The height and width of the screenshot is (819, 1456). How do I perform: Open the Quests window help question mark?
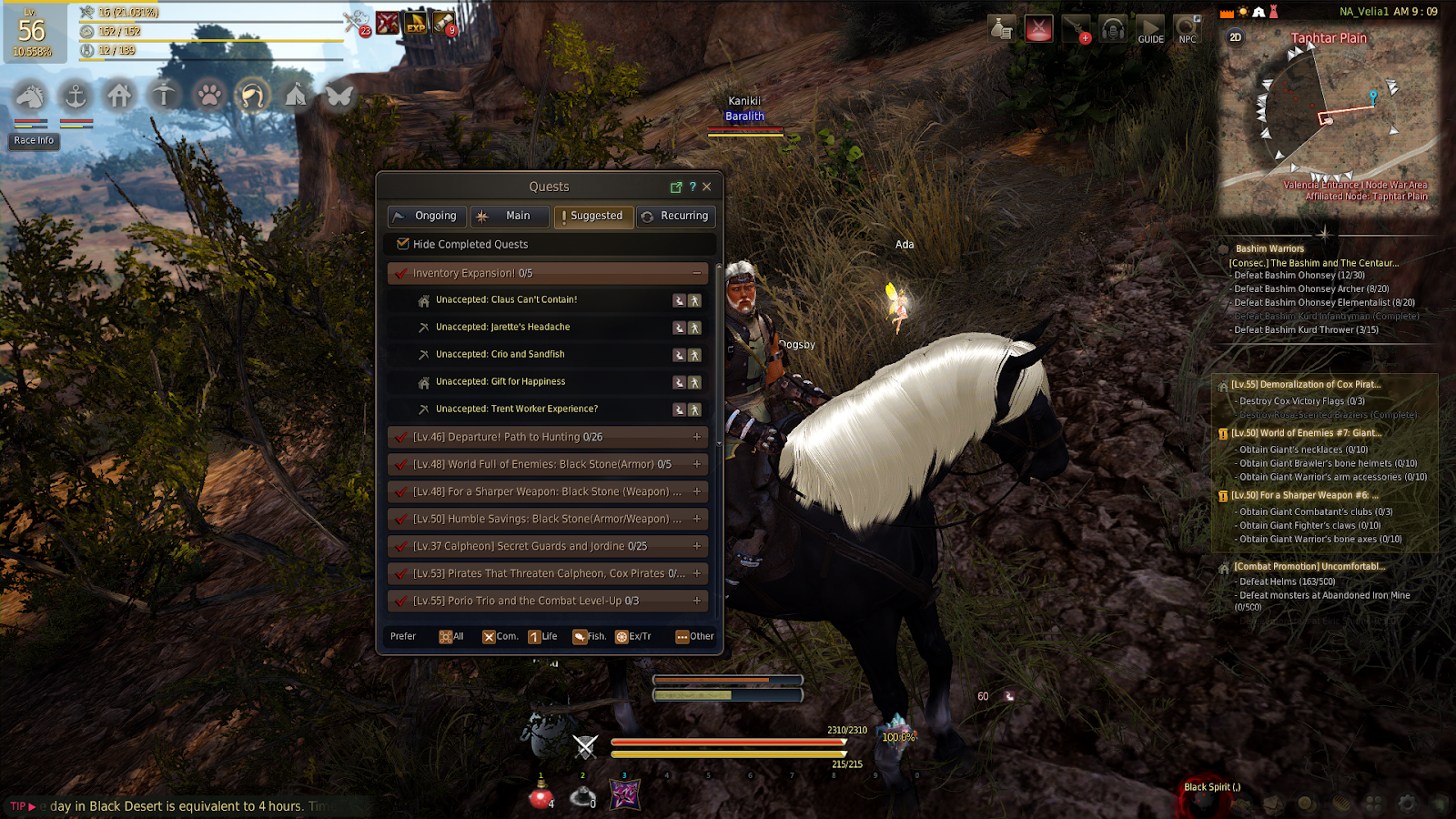(693, 187)
